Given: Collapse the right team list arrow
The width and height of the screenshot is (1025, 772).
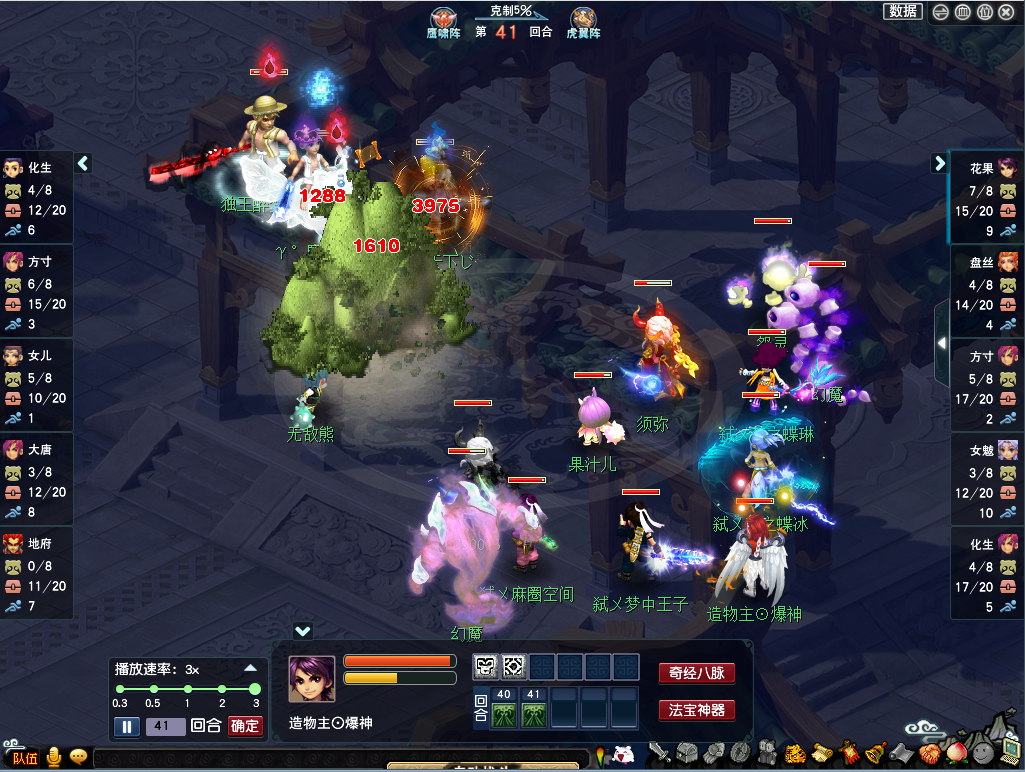Looking at the screenshot, I should coord(940,163).
